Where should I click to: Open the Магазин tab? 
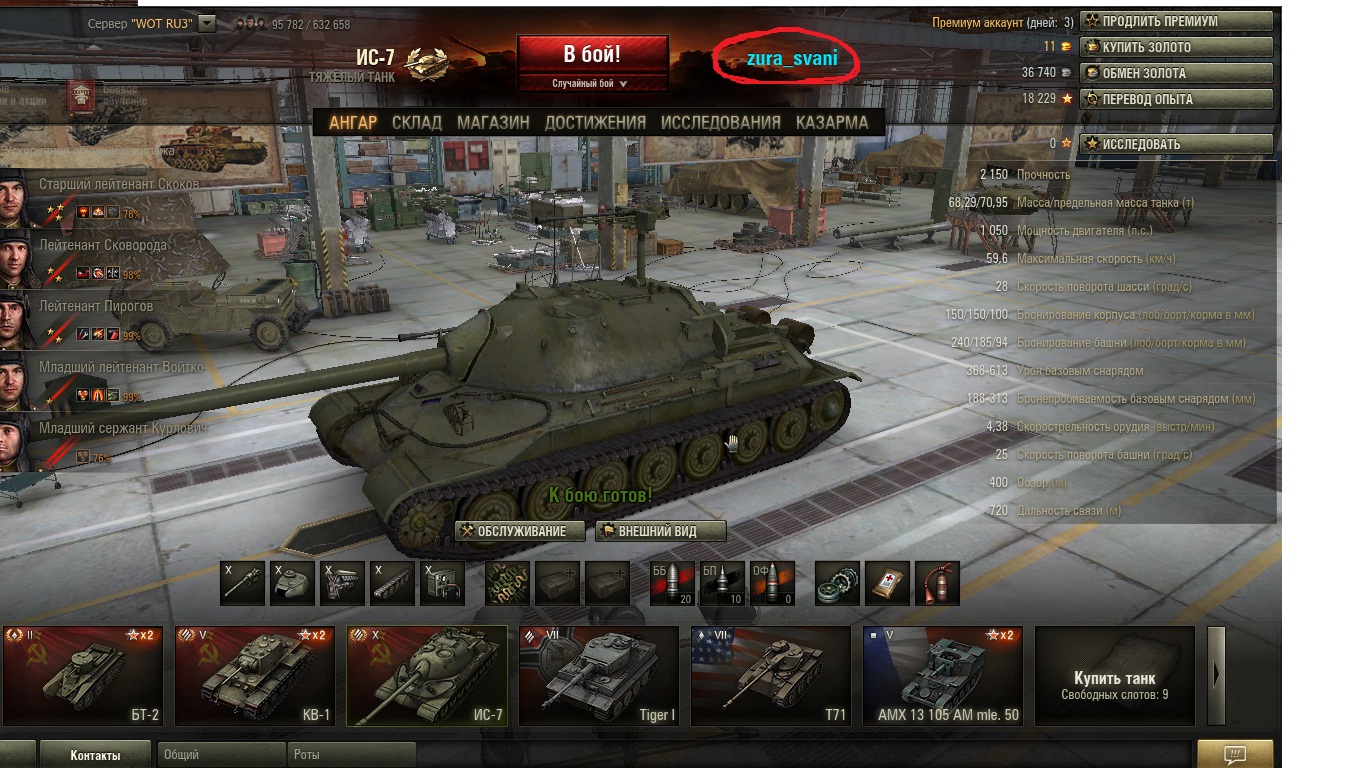point(493,122)
